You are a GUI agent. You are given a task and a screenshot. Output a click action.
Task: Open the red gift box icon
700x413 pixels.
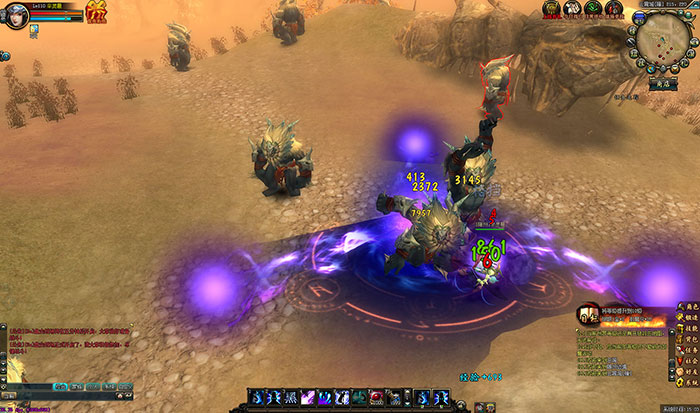97,12
